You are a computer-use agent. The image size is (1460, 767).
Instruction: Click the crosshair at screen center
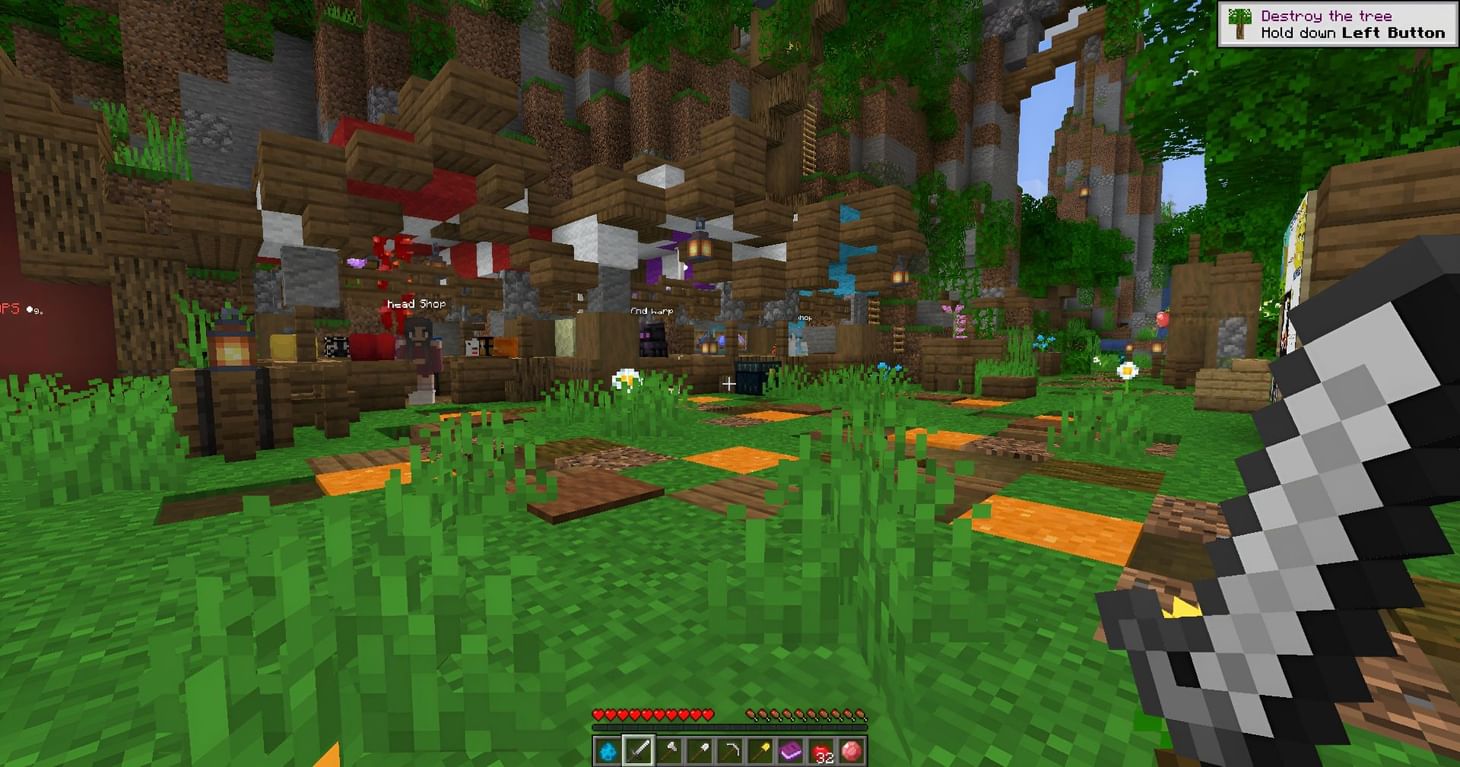click(730, 384)
